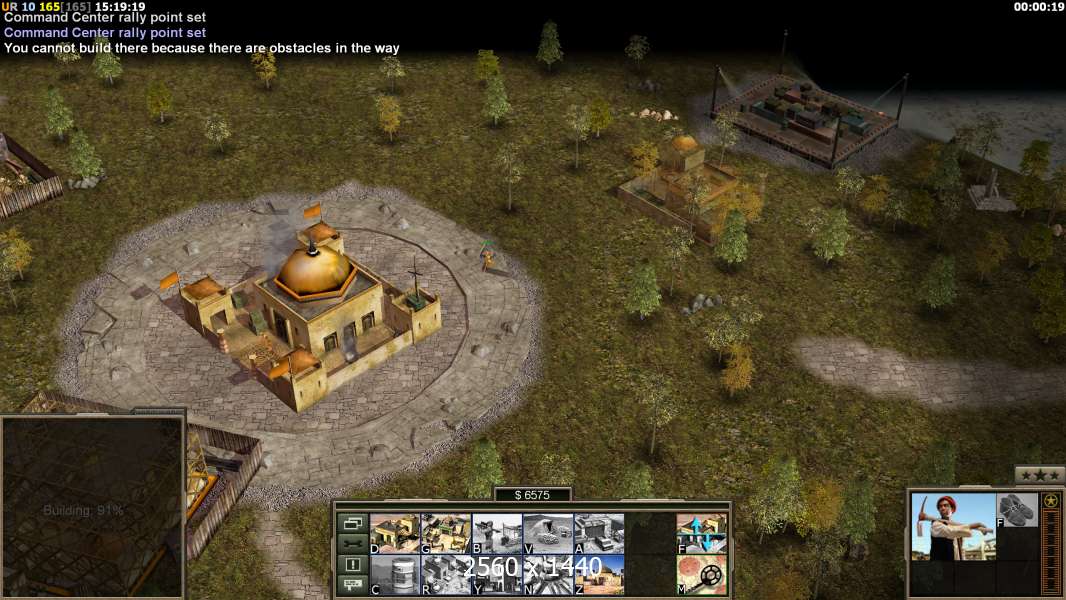Click the chat bubble button on the control bar
1066x600 pixels.
352,585
